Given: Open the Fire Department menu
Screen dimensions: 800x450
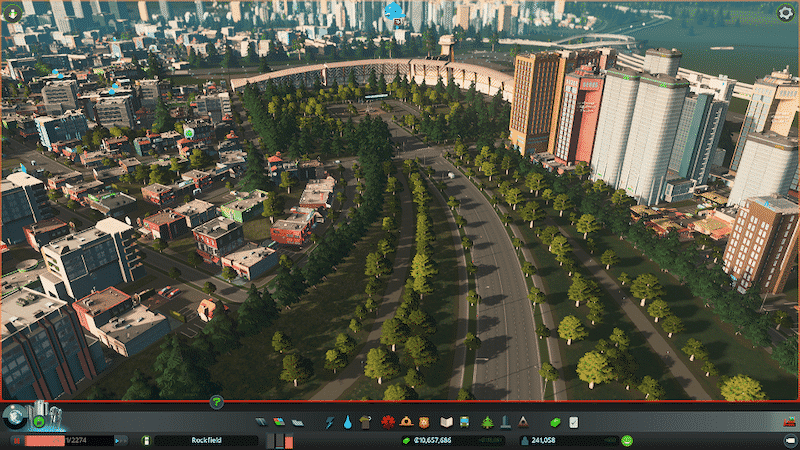Looking at the screenshot, I should 405,422.
